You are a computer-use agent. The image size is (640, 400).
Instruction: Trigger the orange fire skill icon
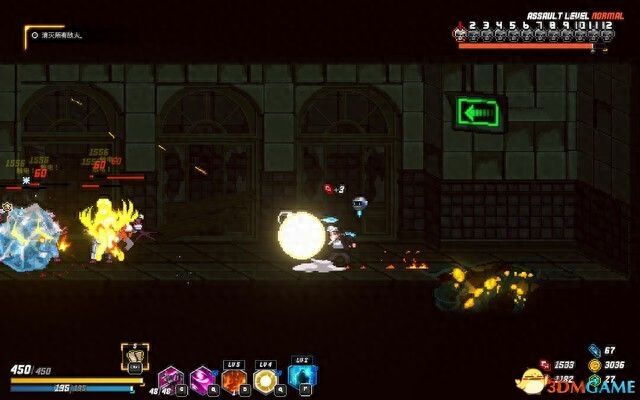coord(234,380)
